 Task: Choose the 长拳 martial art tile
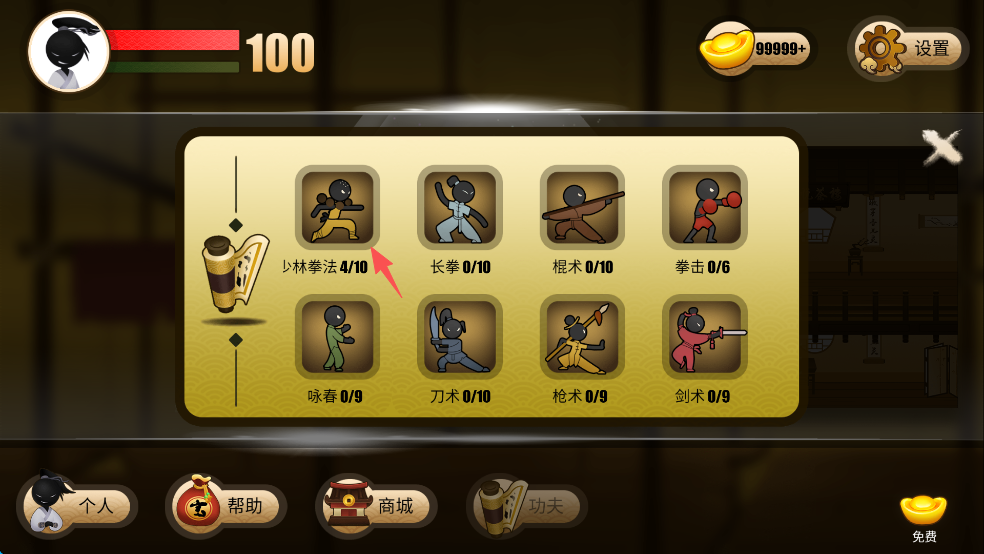(459, 208)
